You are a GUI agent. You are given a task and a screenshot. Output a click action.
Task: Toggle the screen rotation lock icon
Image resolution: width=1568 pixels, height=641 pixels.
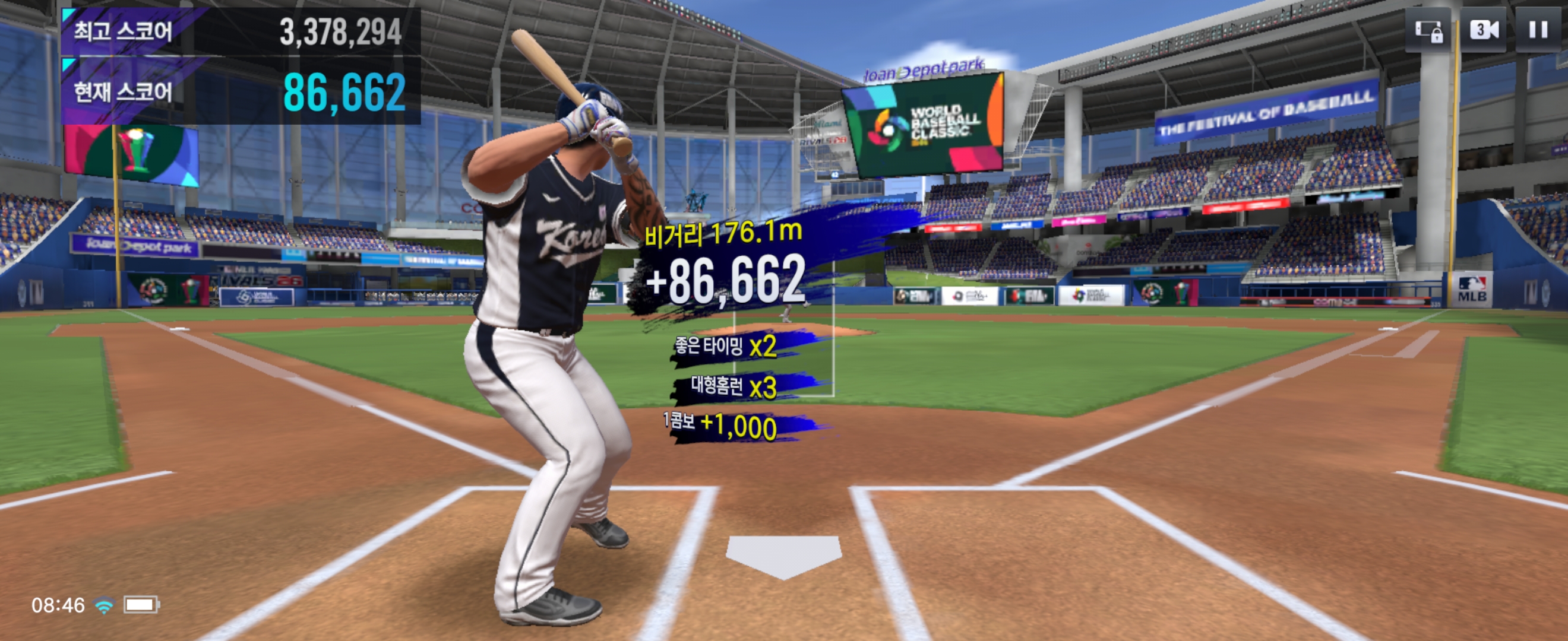[1428, 30]
